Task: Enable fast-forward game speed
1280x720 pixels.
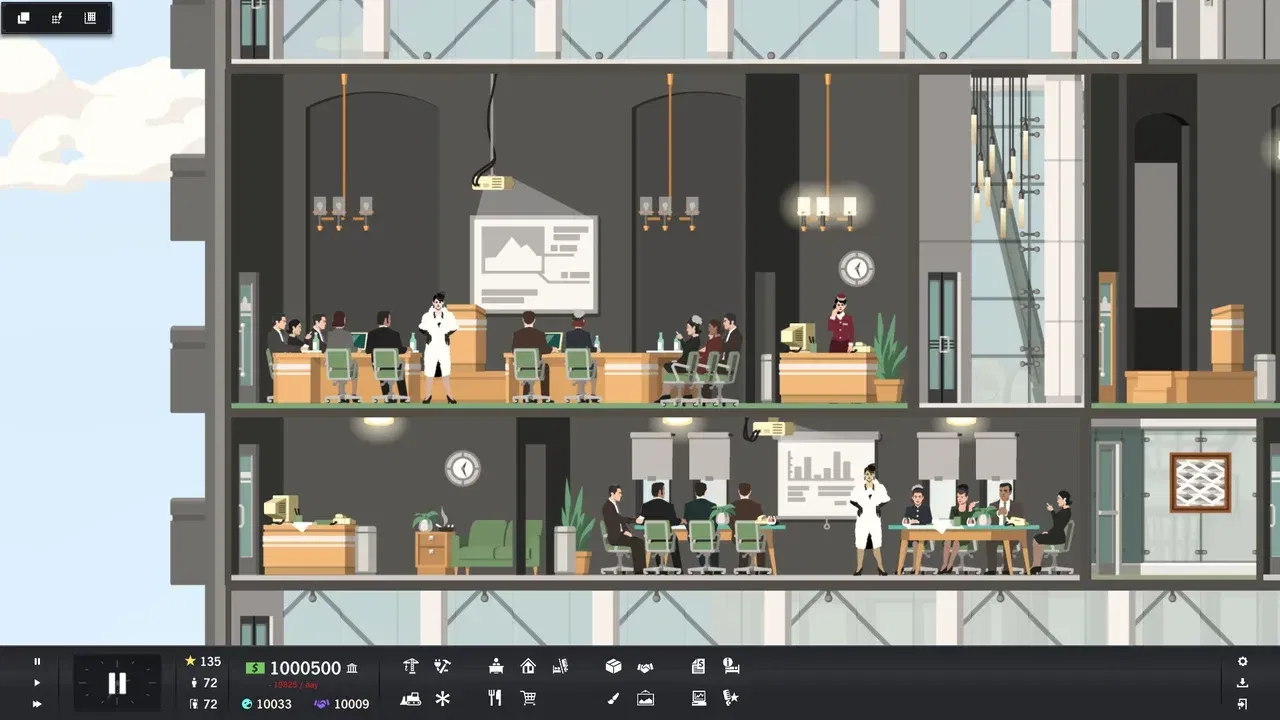Action: click(38, 703)
